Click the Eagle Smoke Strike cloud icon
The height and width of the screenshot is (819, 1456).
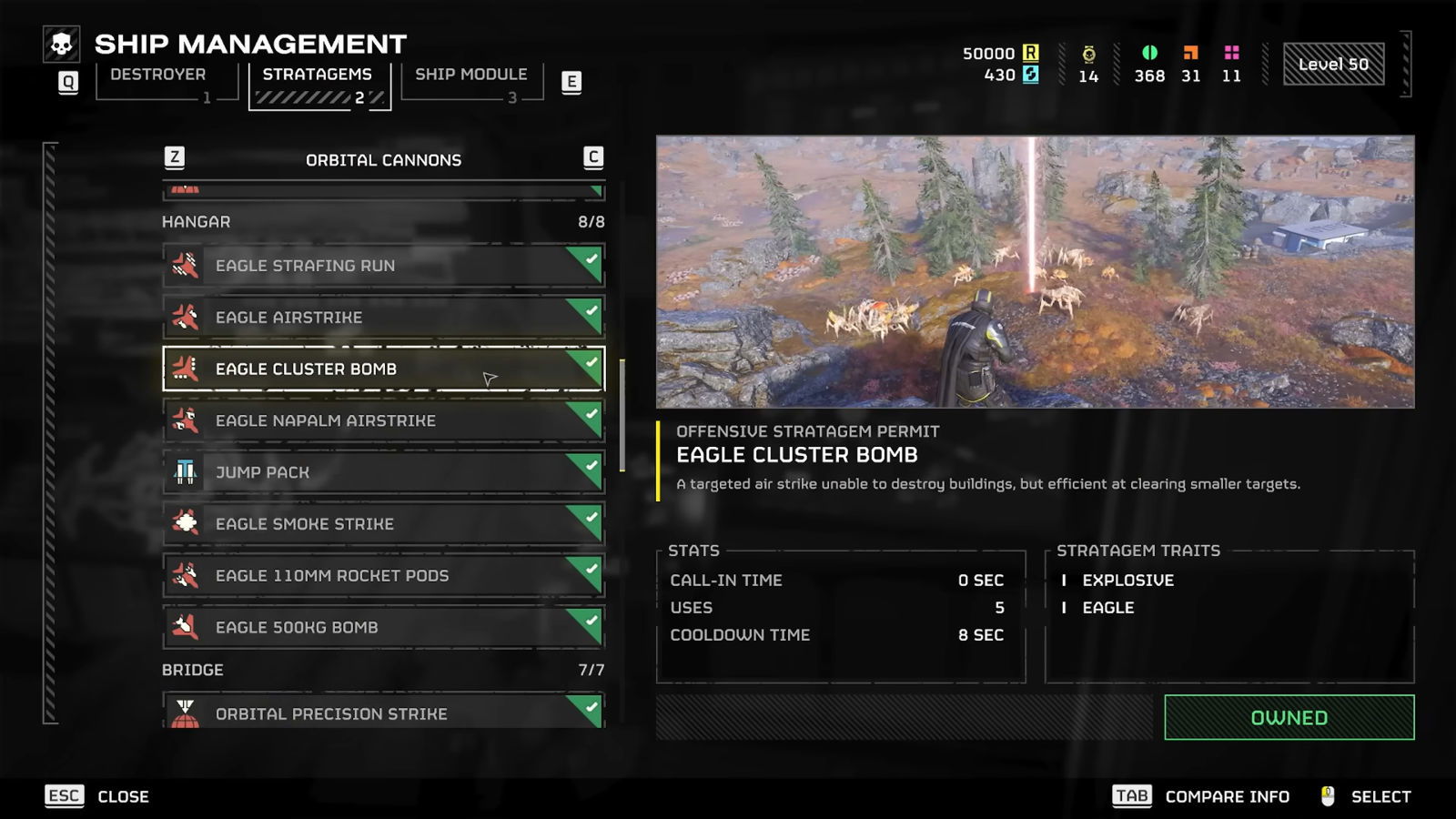(185, 523)
